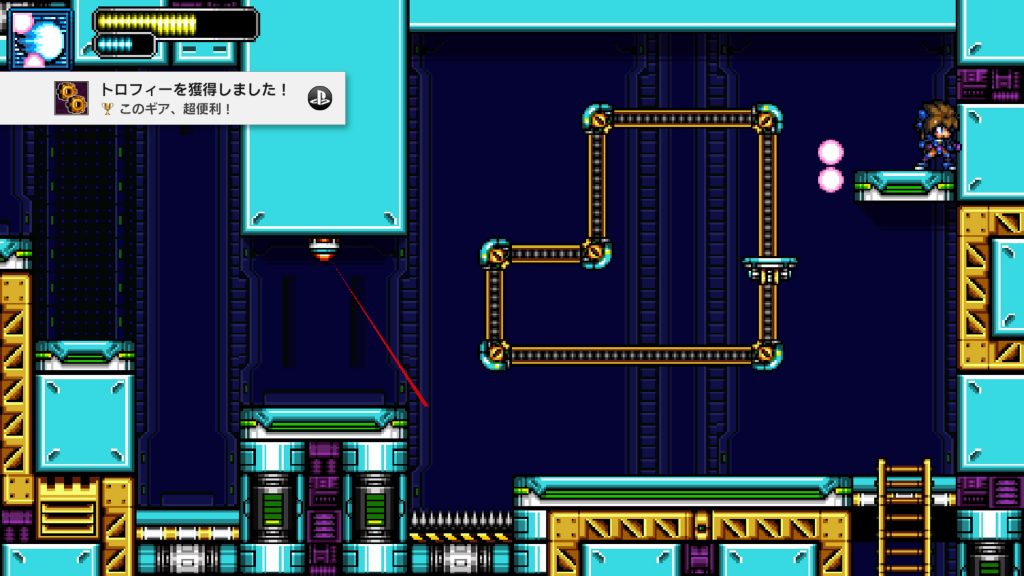Click the PlayStation logo on the notification

pos(320,98)
